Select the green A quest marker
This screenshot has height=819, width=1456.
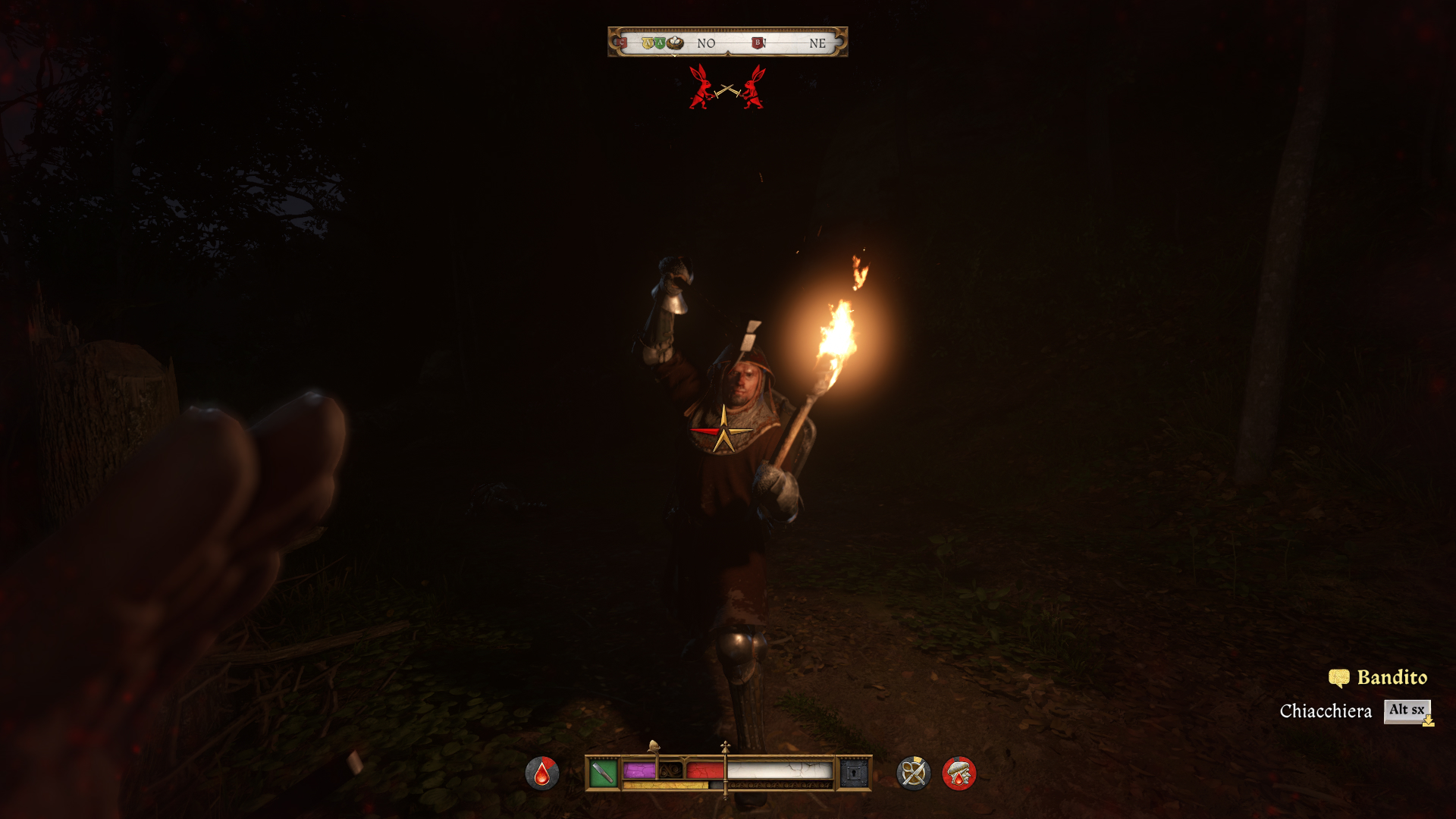660,43
